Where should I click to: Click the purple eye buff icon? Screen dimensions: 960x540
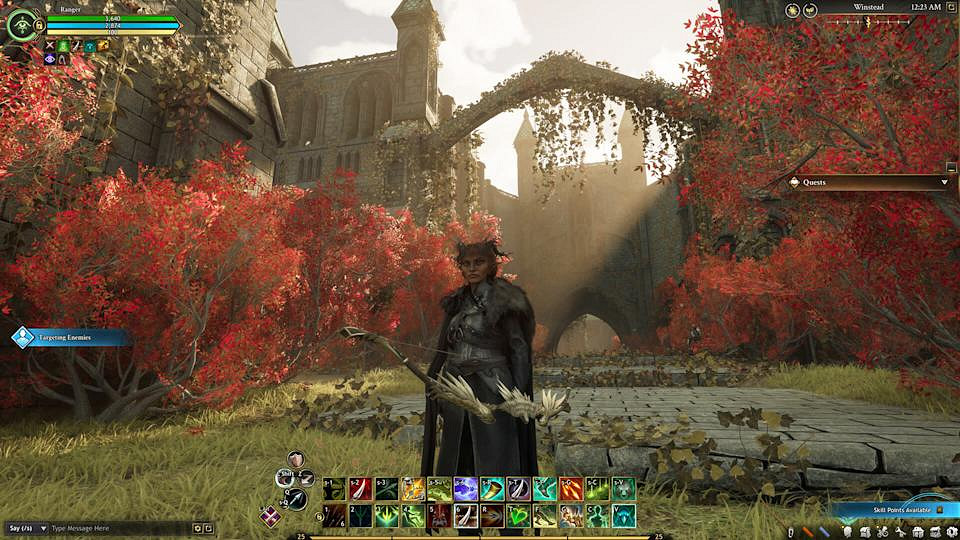51,59
